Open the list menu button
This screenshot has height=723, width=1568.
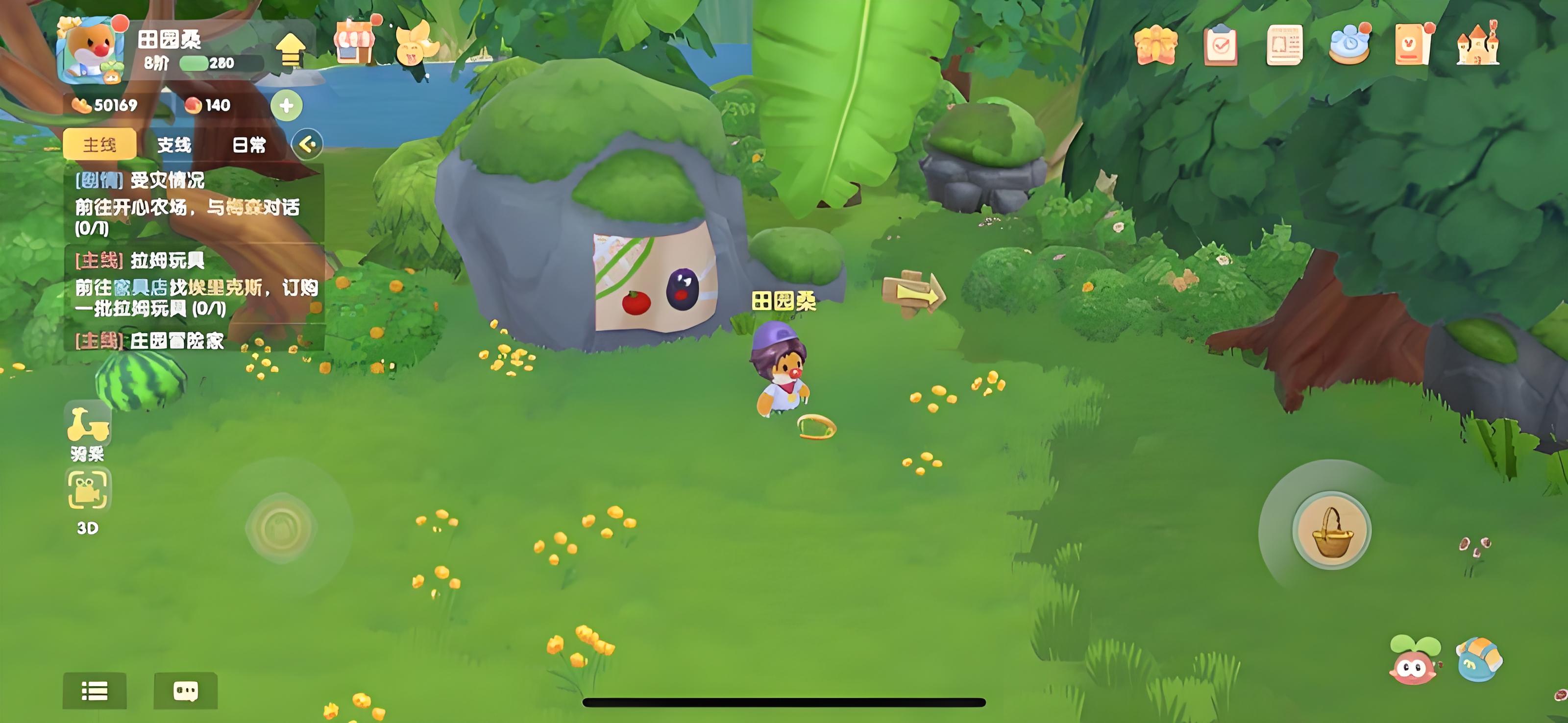[95, 691]
